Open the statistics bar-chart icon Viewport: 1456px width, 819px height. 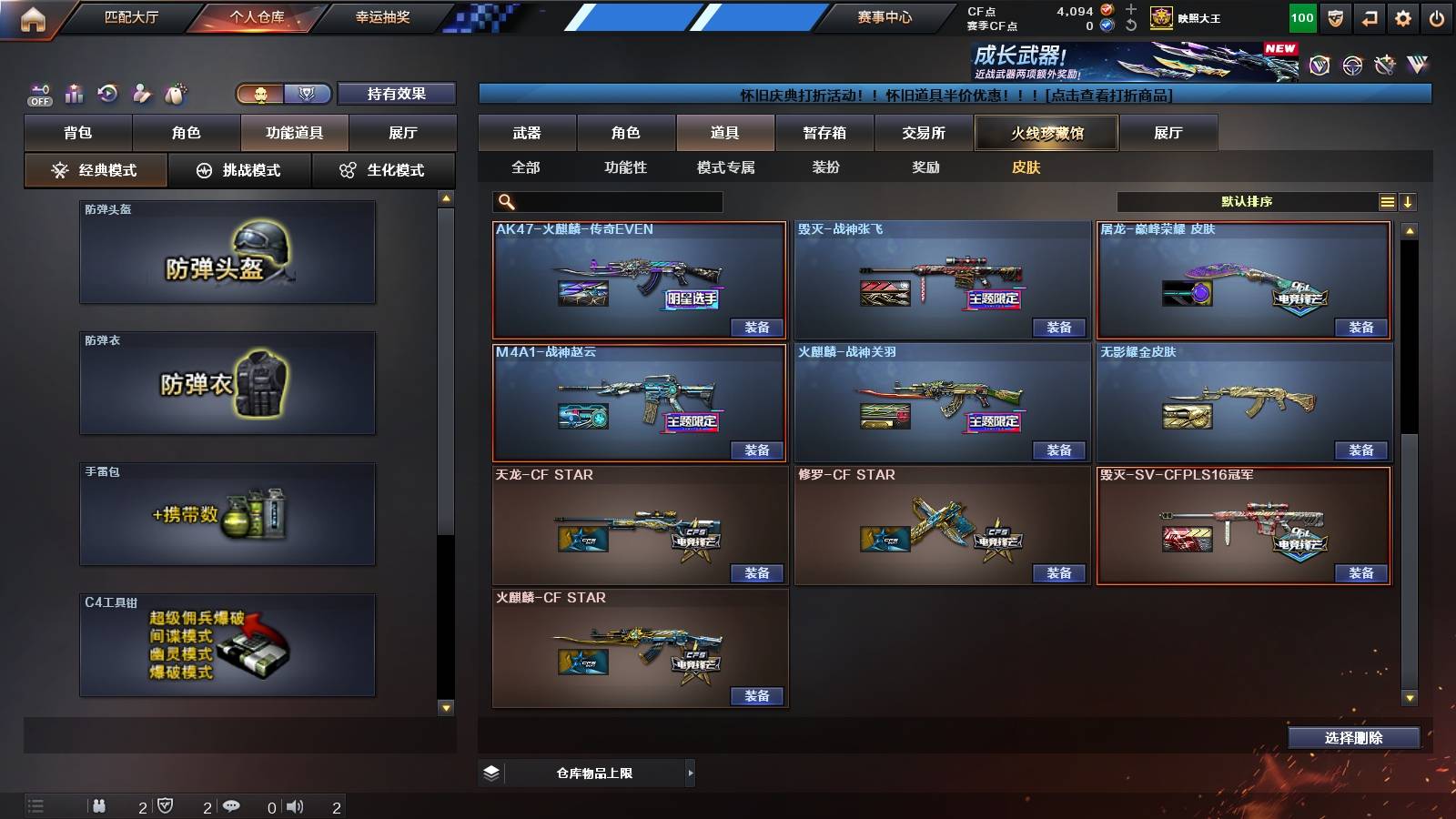coord(74,93)
